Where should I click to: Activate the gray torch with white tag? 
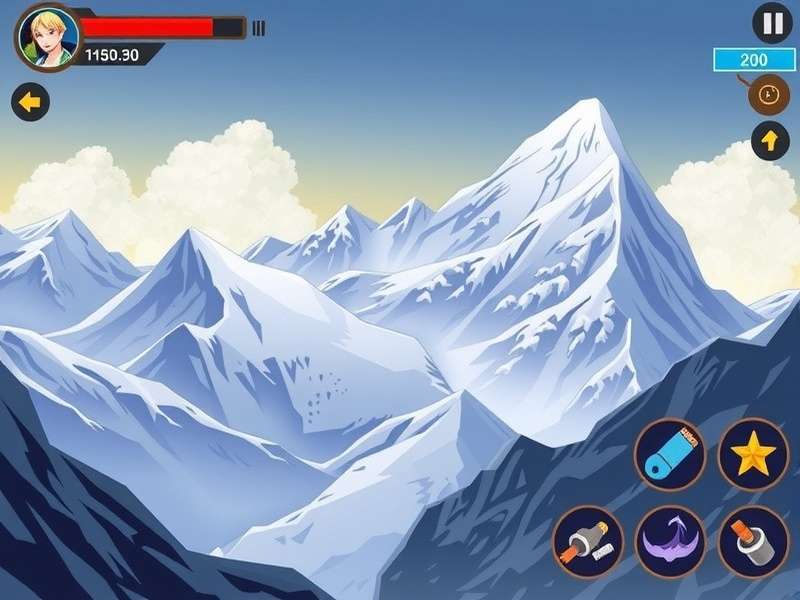(588, 541)
